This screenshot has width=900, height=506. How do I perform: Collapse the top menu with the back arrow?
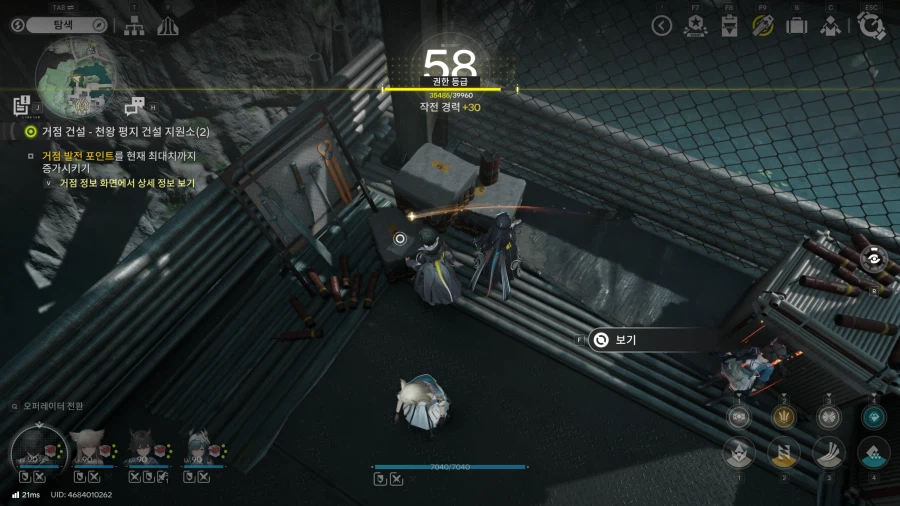coord(661,26)
